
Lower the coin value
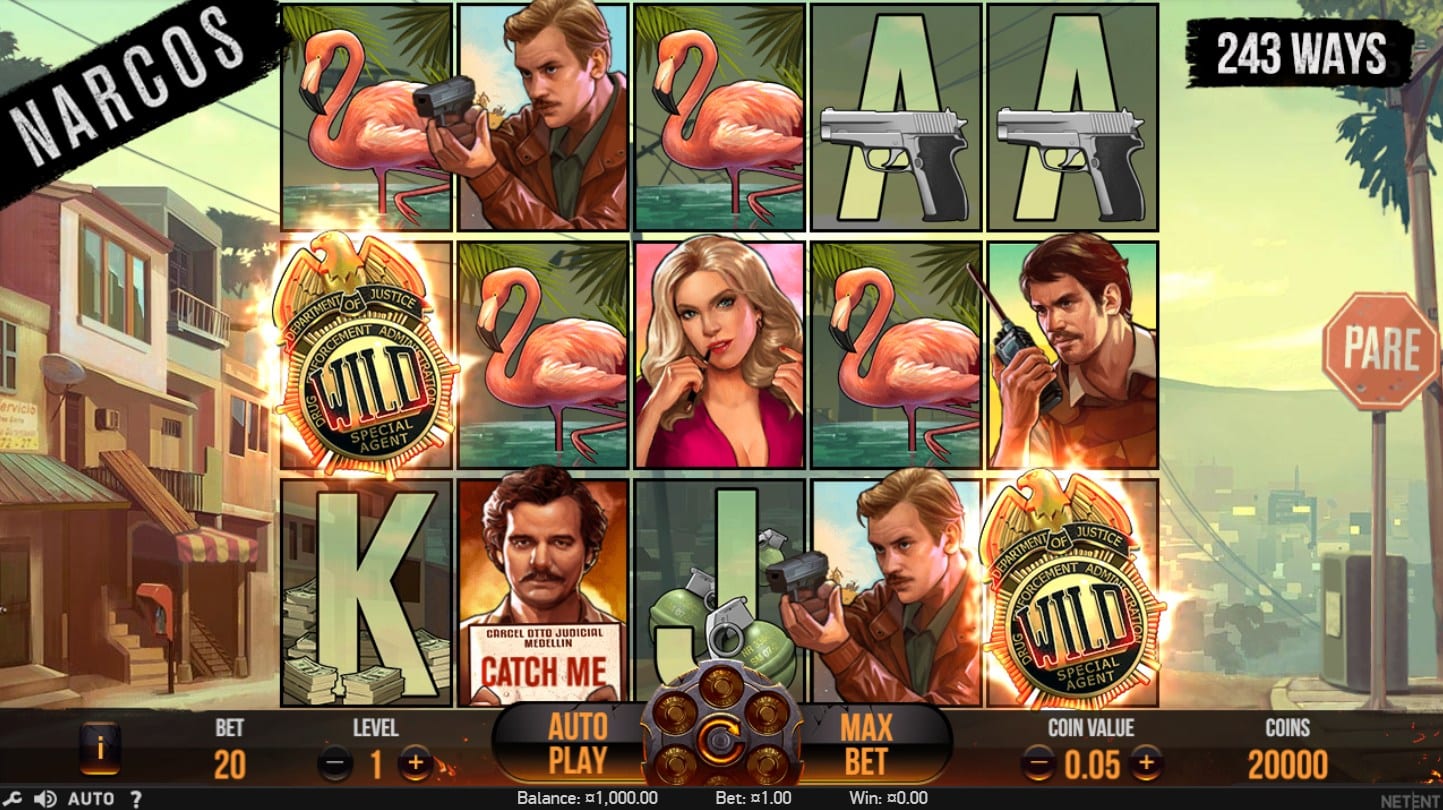1040,766
